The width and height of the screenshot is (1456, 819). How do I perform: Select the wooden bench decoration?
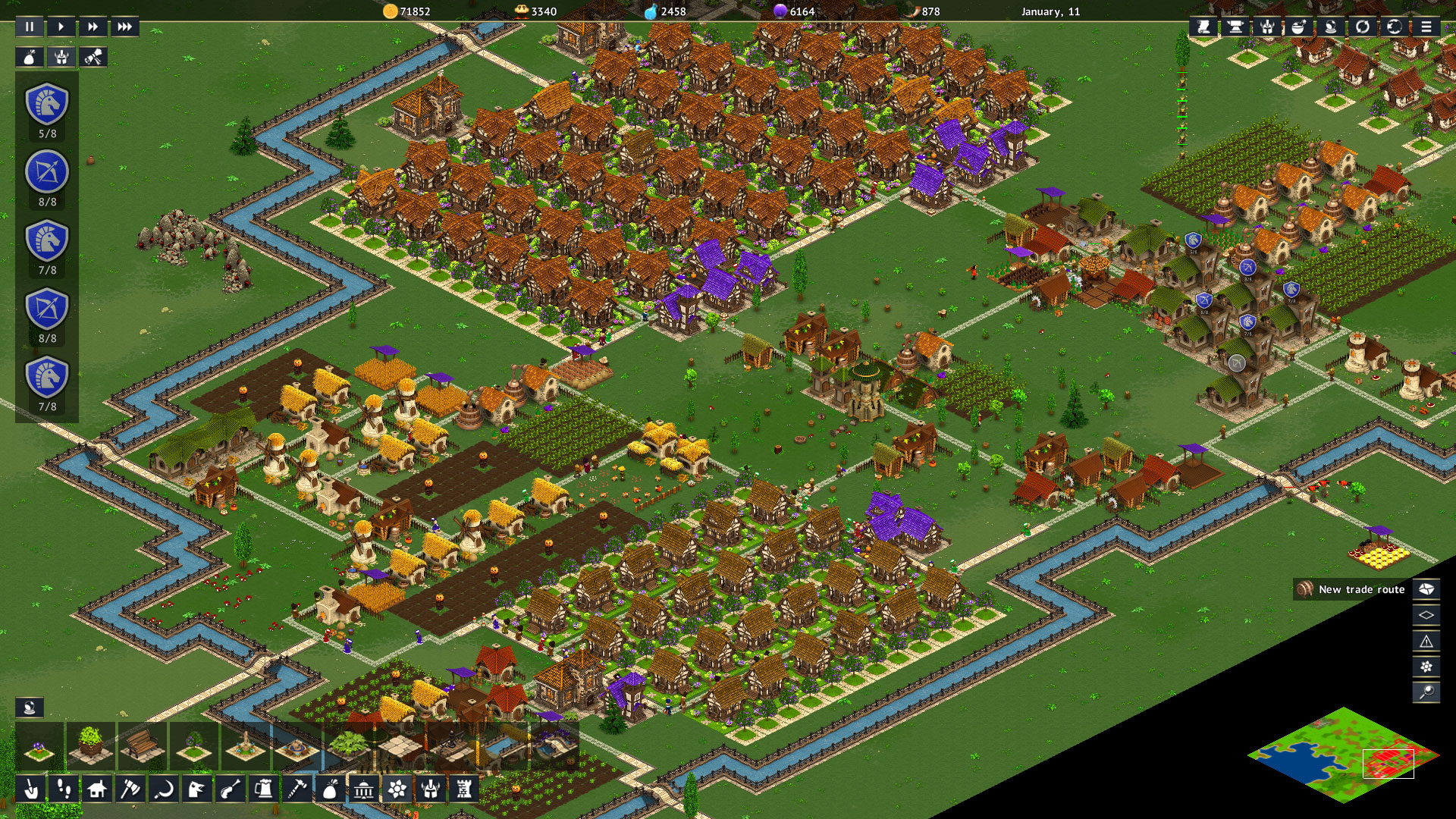click(x=142, y=744)
